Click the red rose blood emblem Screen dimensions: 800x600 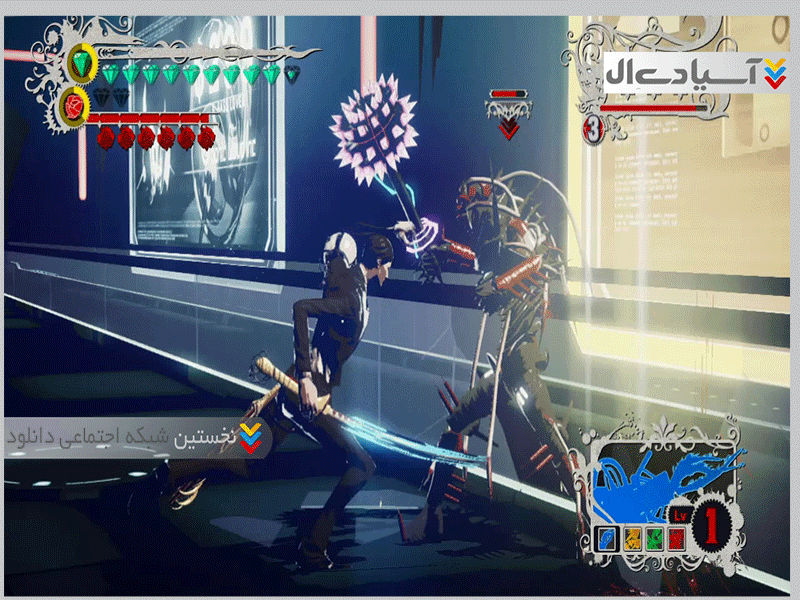pyautogui.click(x=75, y=103)
